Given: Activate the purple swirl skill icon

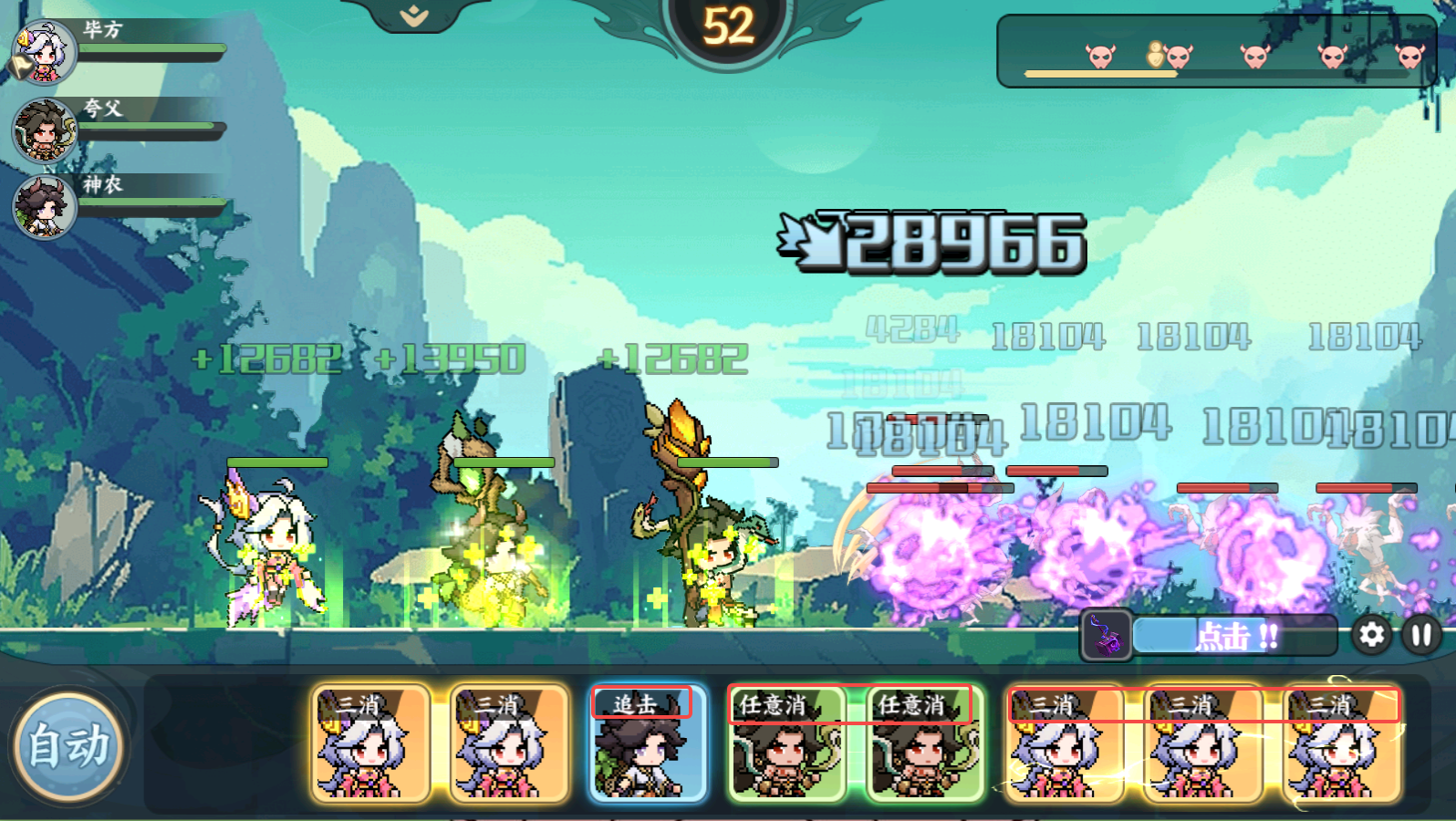Looking at the screenshot, I should 1107,635.
